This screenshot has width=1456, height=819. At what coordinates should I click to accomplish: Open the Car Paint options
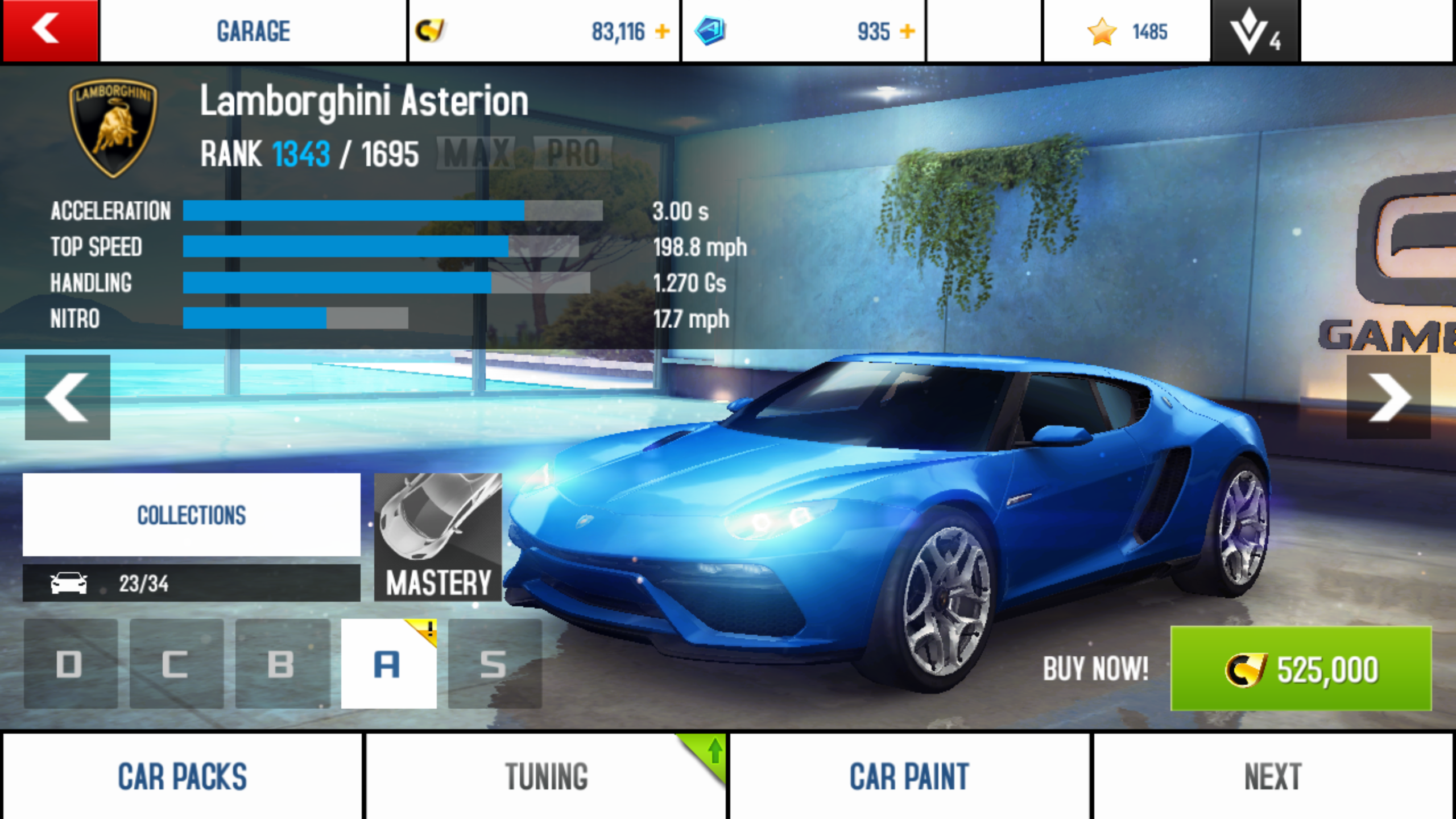[909, 776]
